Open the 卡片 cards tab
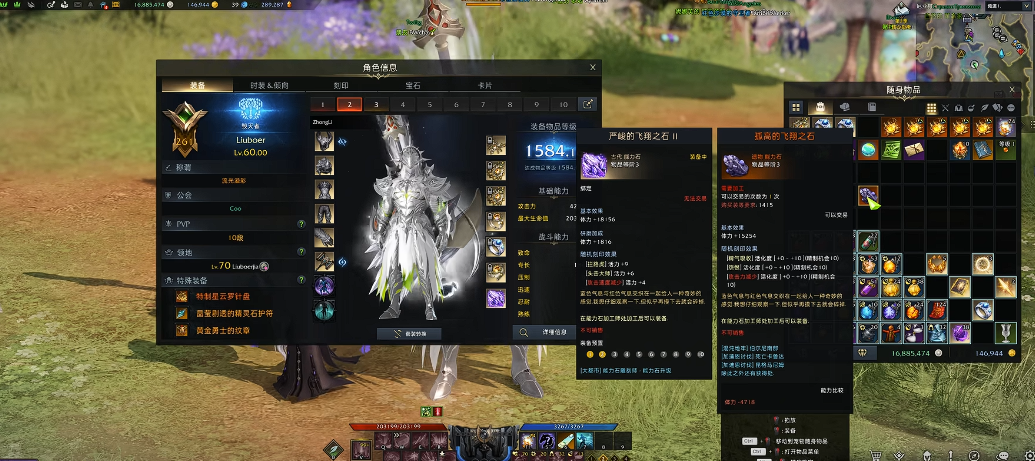 click(485, 86)
